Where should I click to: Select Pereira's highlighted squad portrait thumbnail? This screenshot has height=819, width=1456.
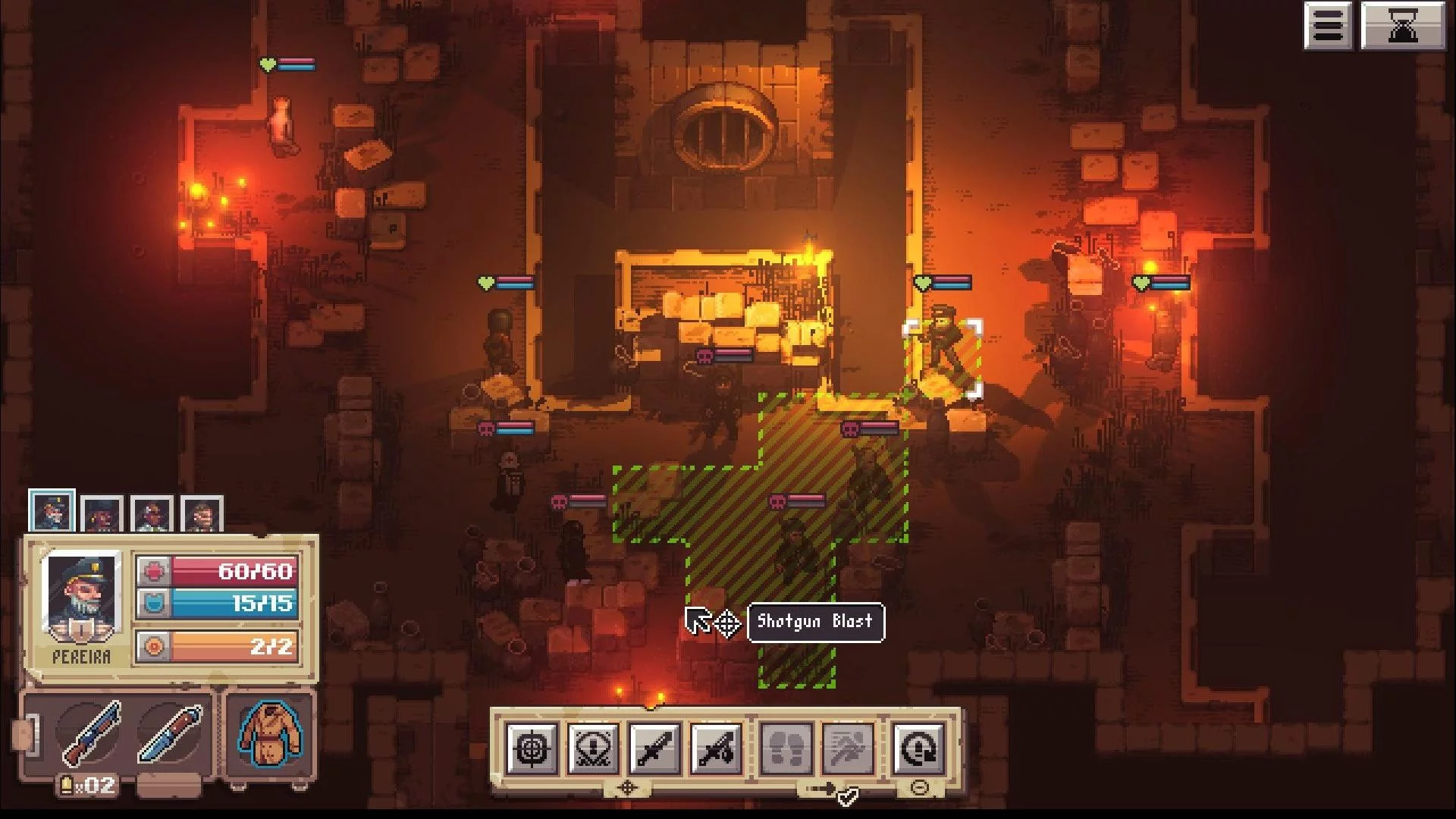52,512
